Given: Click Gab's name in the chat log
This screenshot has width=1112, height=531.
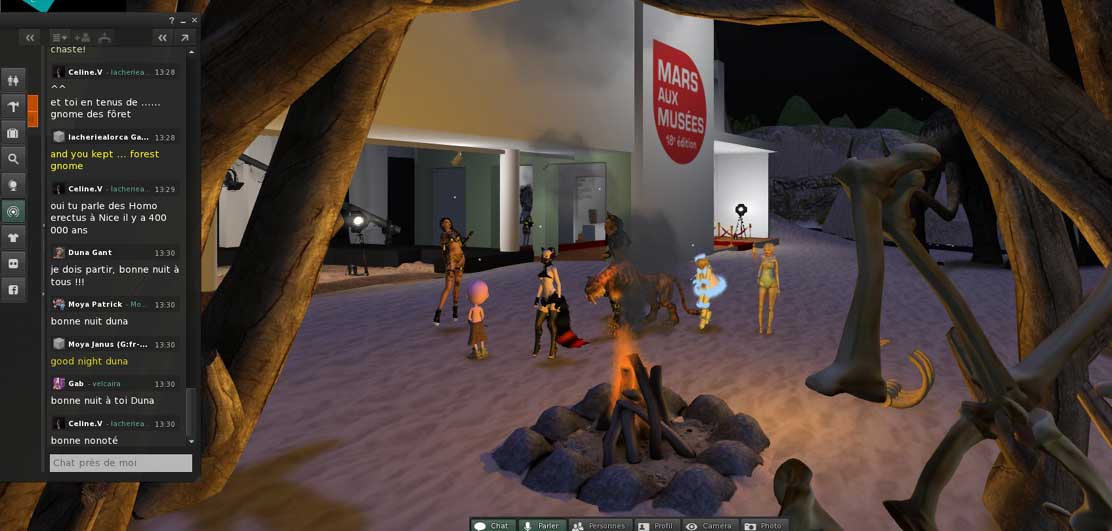Looking at the screenshot, I should [x=76, y=384].
